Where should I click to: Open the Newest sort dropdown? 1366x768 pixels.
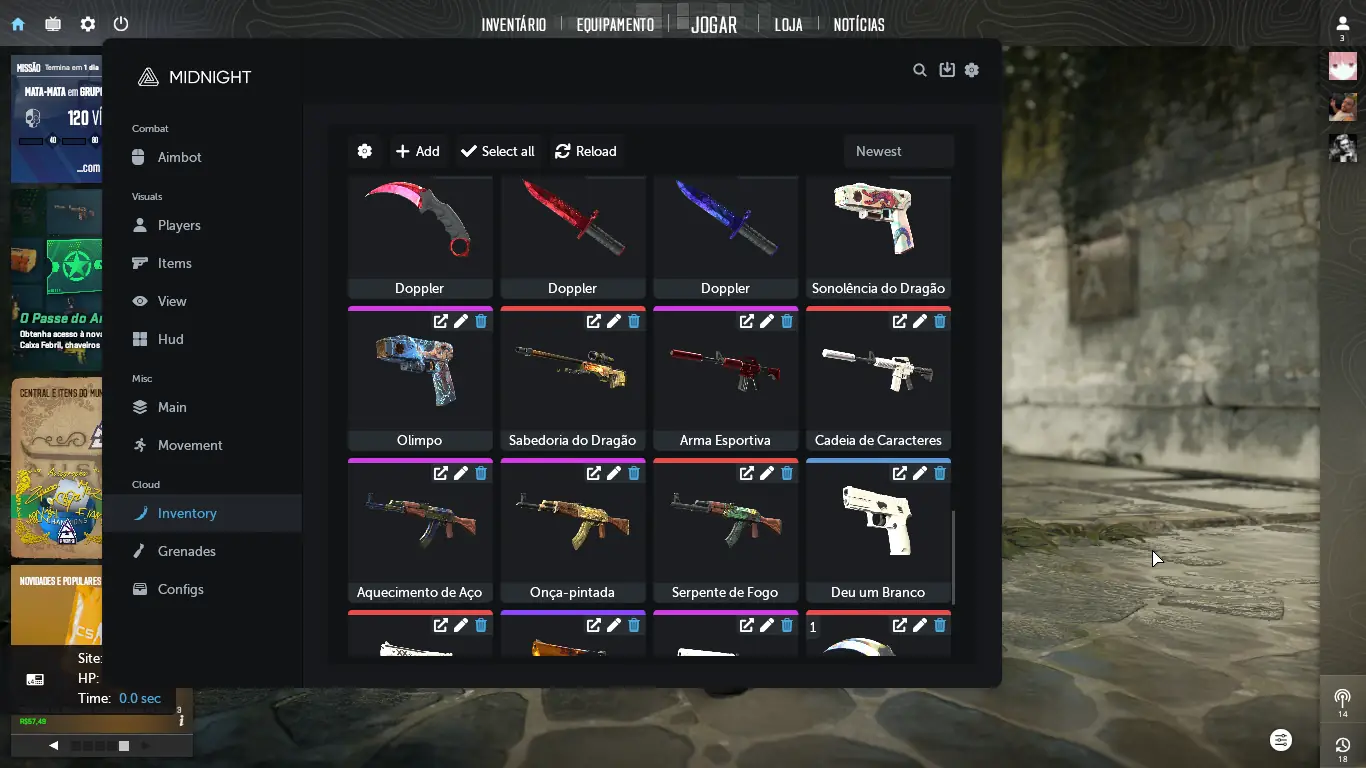898,151
